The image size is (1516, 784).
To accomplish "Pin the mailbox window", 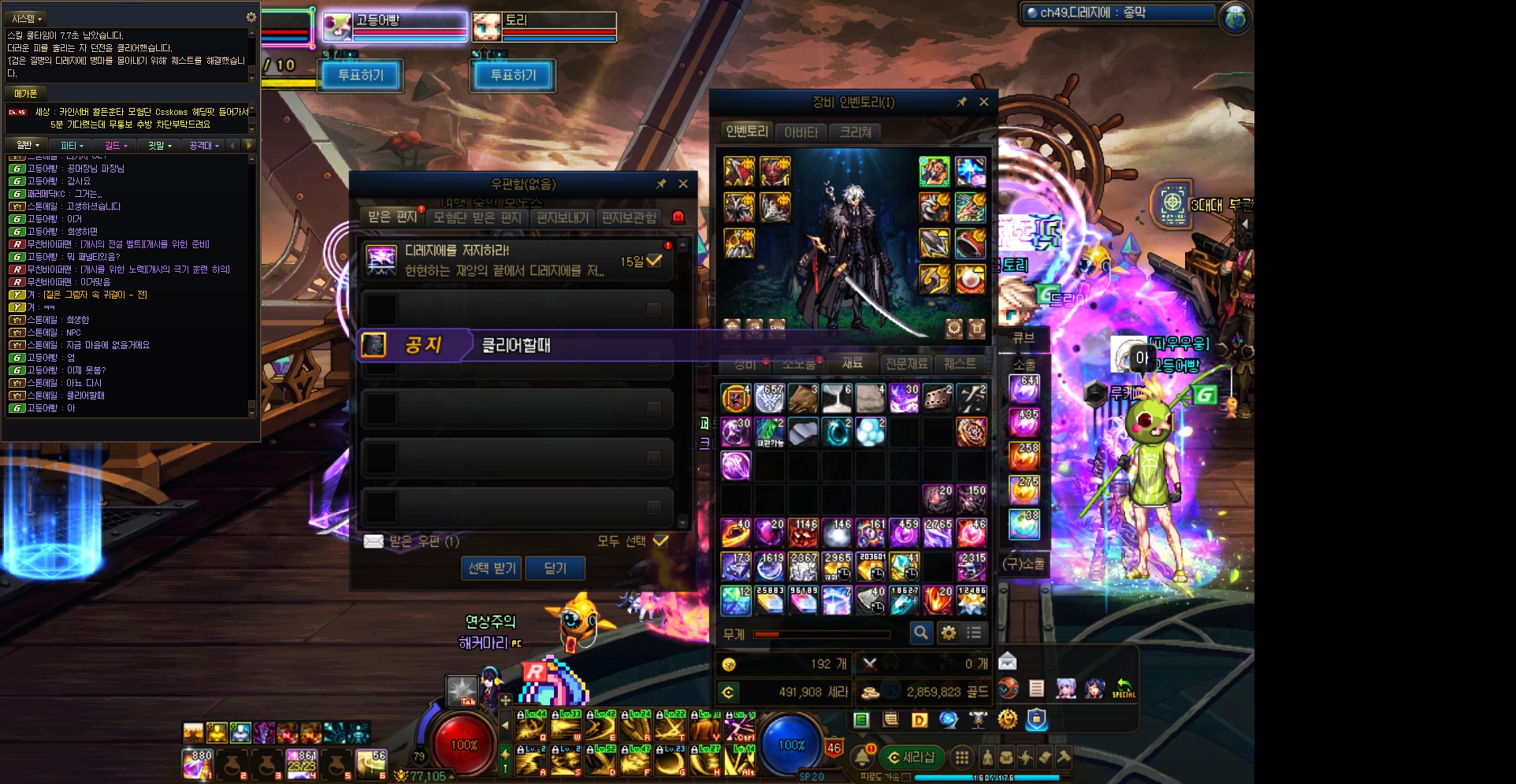I will (661, 184).
